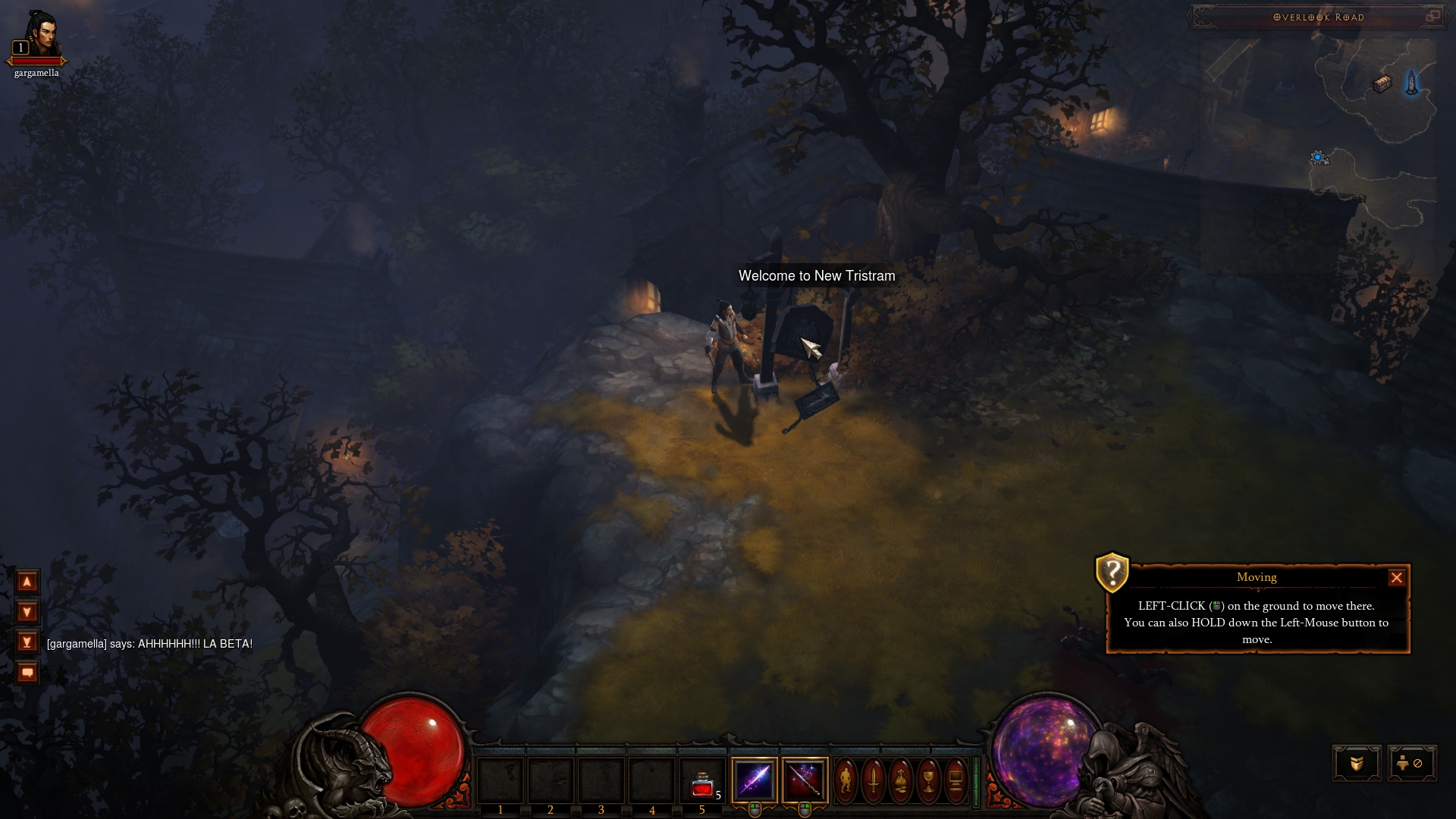
Task: Activate the purple magic bolt skill
Action: [754, 780]
